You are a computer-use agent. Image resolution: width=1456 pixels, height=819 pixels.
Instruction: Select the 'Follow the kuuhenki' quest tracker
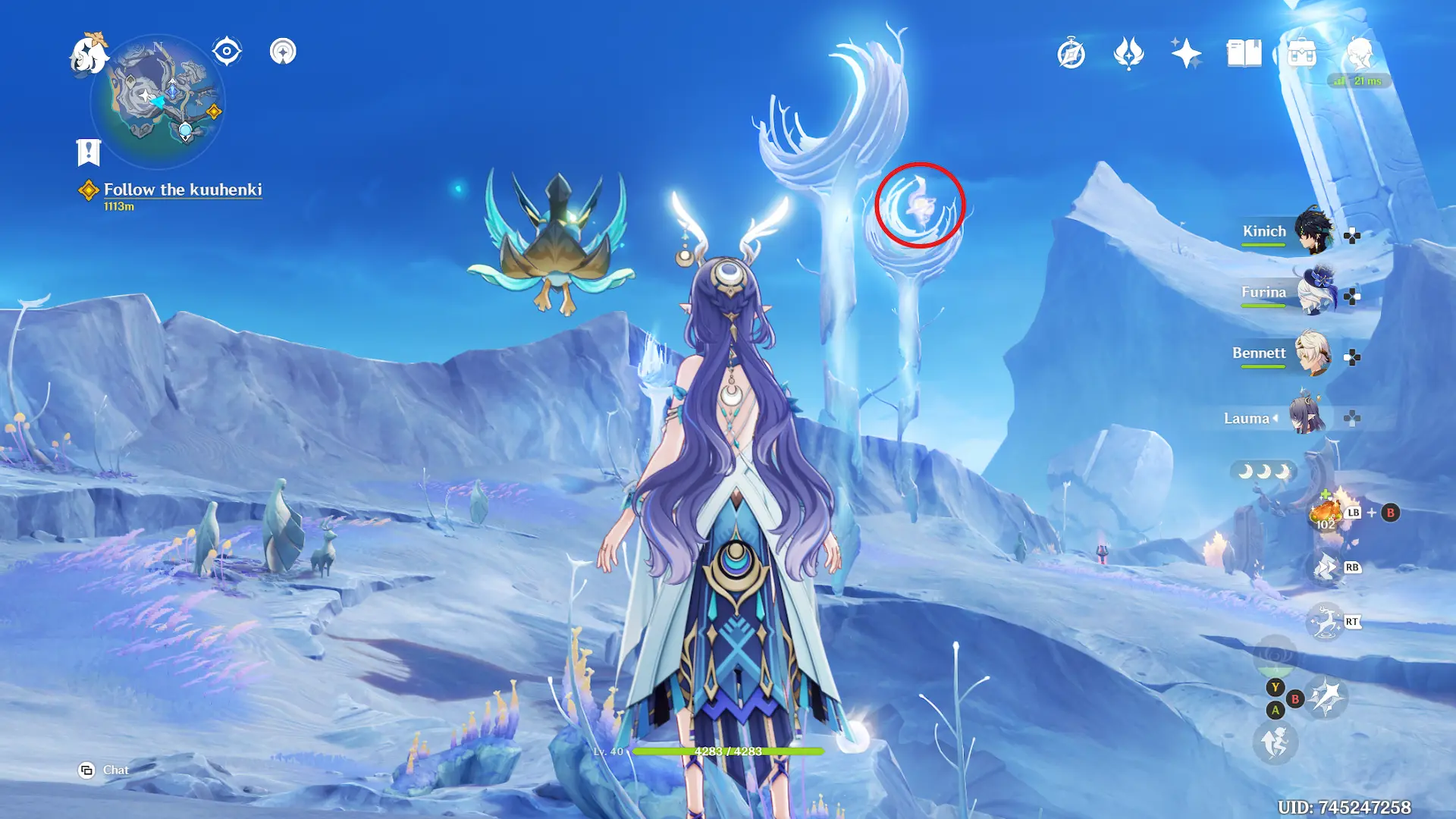click(x=182, y=190)
